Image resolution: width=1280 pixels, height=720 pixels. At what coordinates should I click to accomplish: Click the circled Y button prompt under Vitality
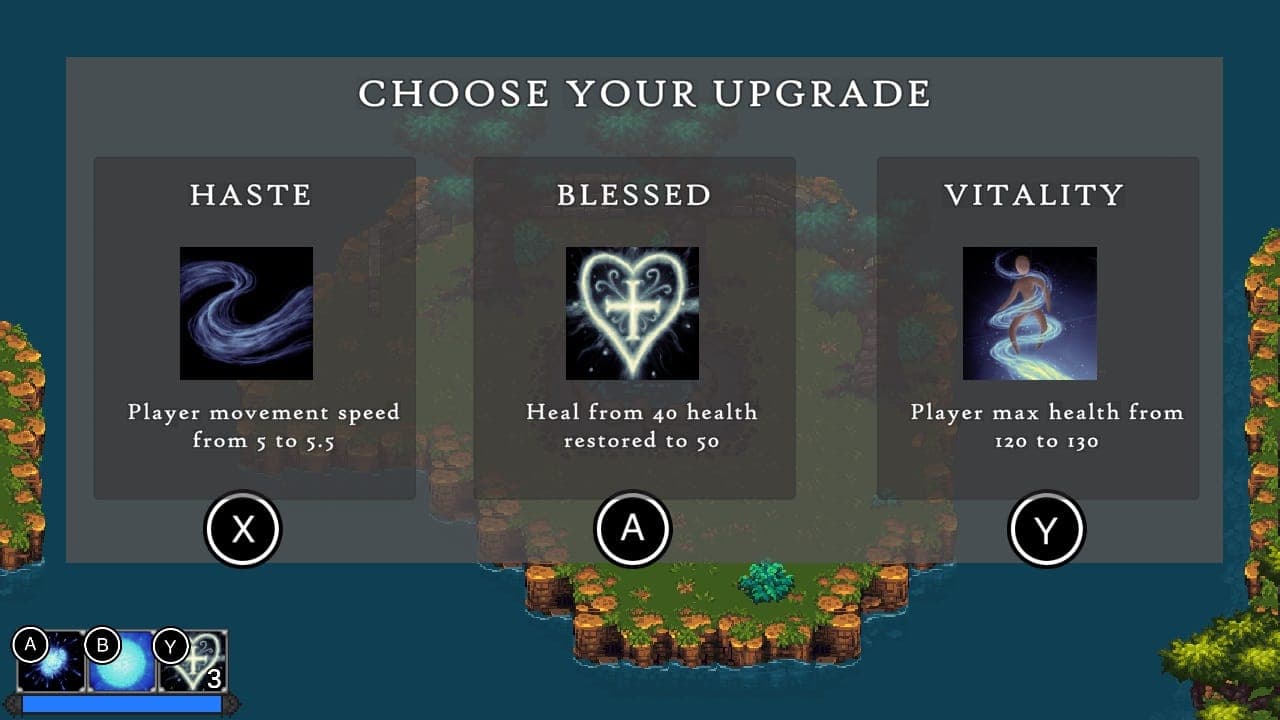pos(1047,528)
